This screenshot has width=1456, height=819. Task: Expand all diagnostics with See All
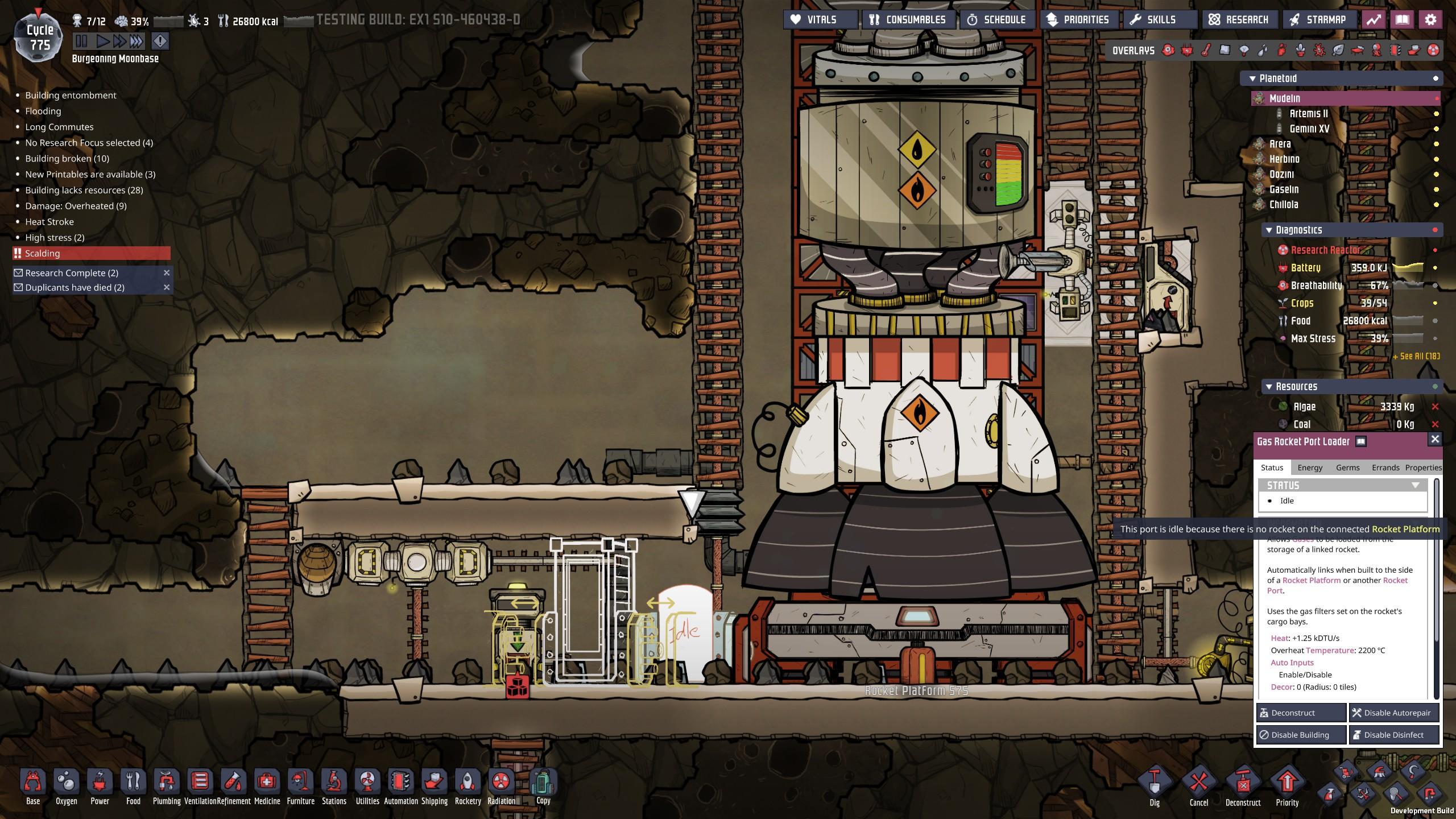point(1416,357)
